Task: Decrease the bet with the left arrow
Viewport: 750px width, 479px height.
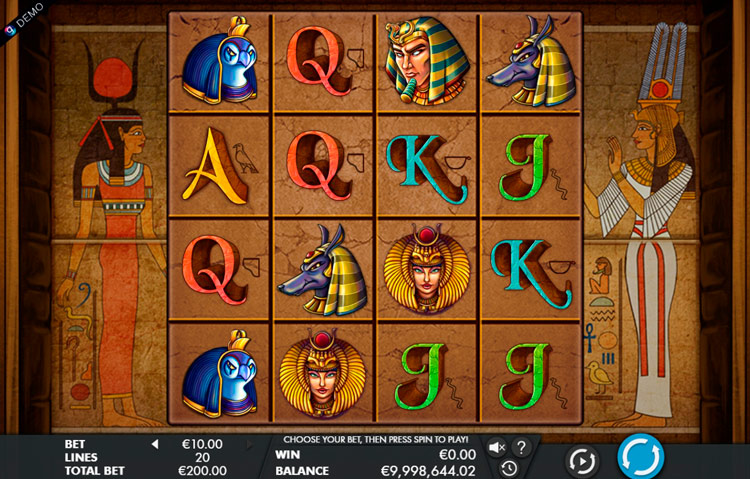Action: tap(155, 444)
